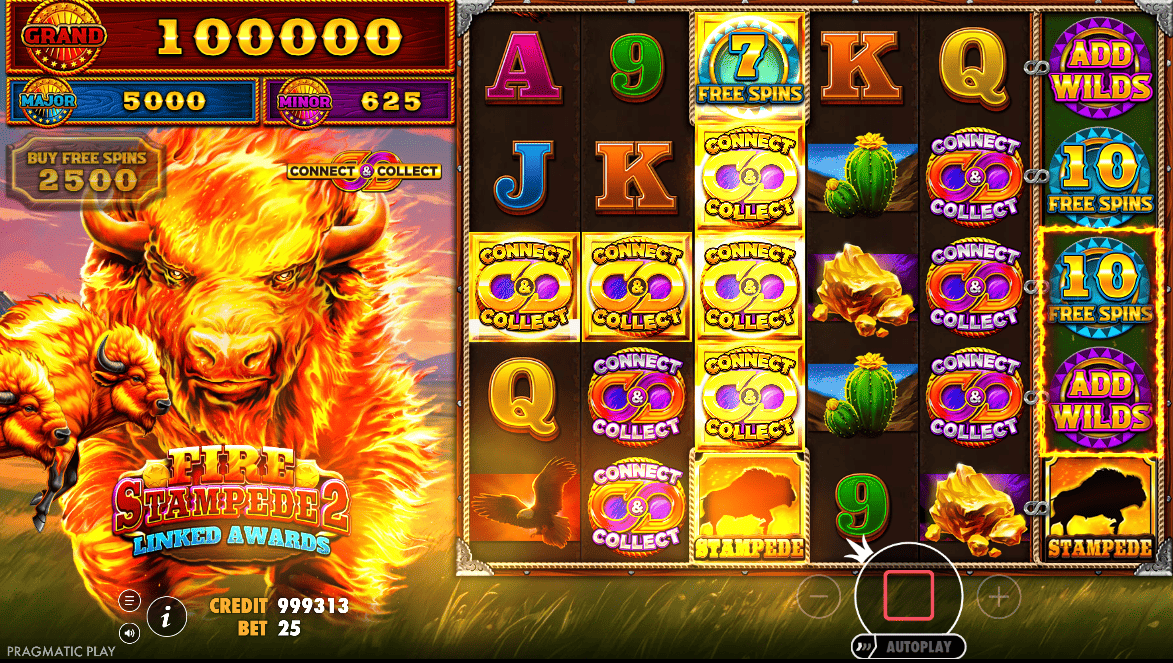Start Autoplay mode
Screen dimensions: 1173x663
coord(909,647)
